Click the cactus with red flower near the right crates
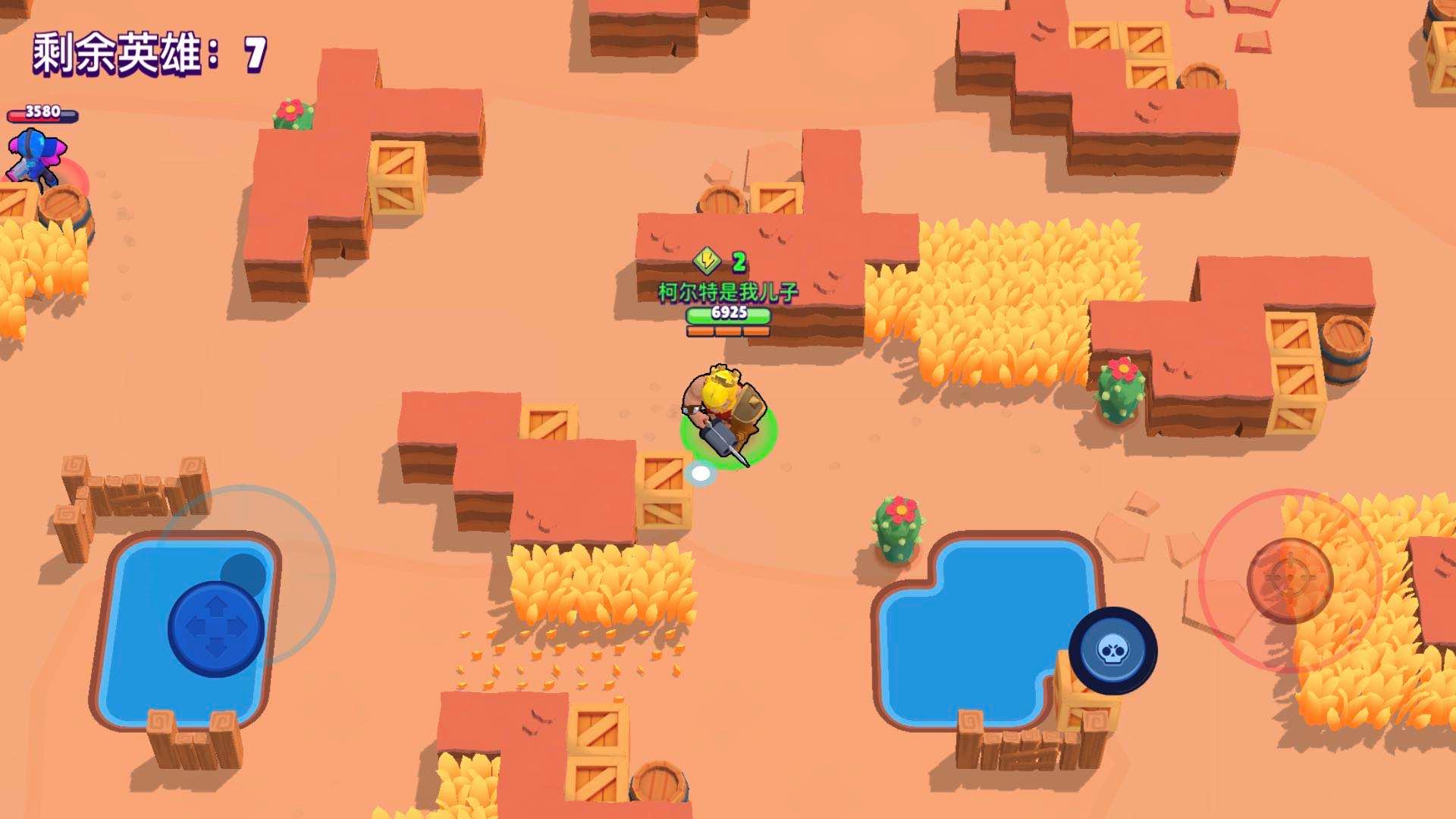 pos(1119,387)
